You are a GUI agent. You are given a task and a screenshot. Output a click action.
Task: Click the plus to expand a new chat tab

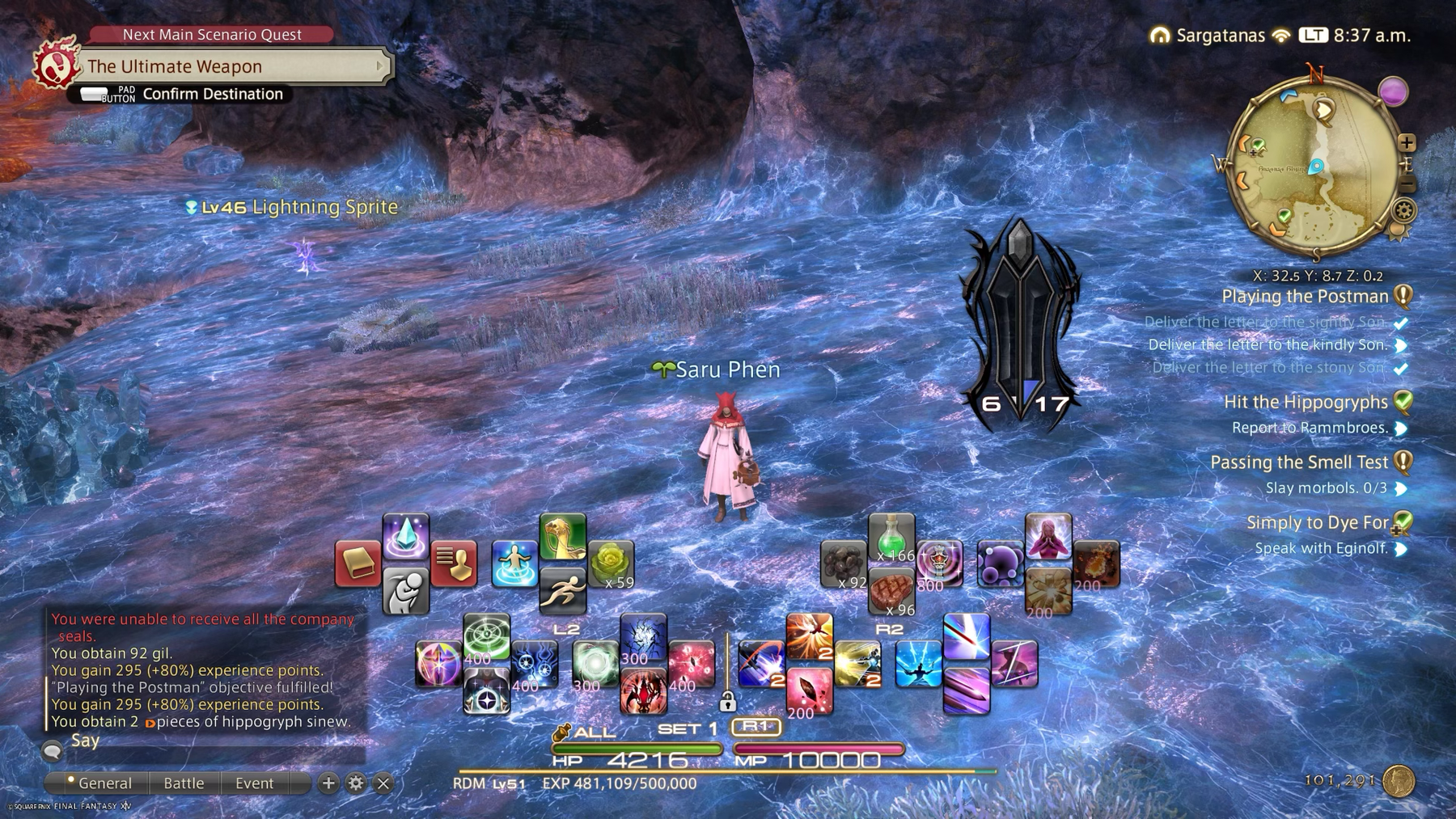(x=327, y=783)
